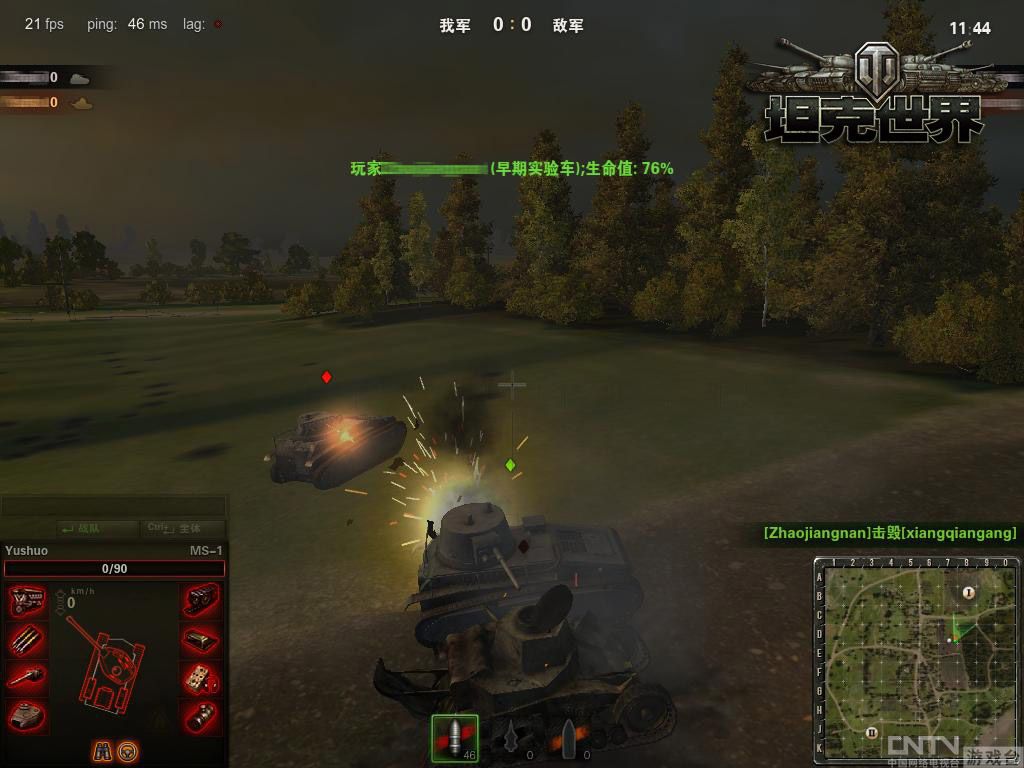This screenshot has height=768, width=1024.
Task: Select the gun sight optics module icon
Action: (x=202, y=715)
